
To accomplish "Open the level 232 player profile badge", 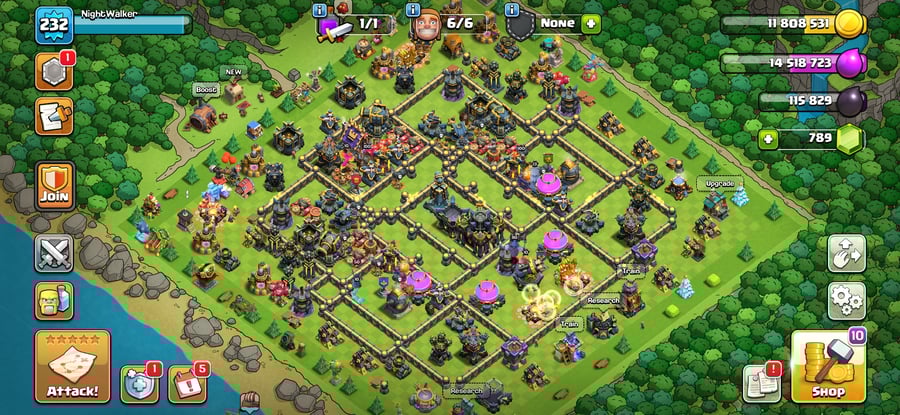I will pyautogui.click(x=54, y=25).
